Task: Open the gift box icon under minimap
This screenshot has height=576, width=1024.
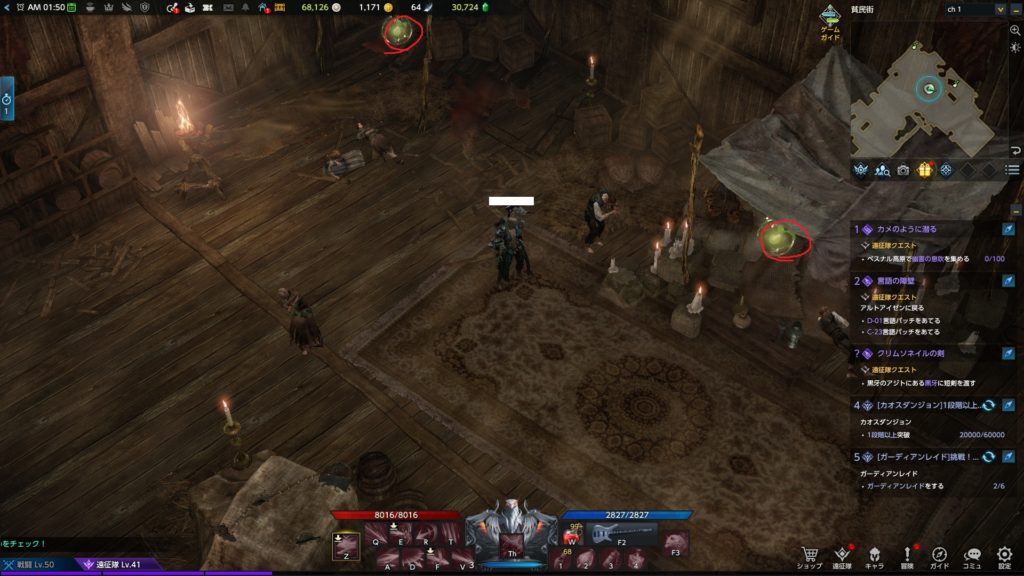Action: [x=924, y=170]
